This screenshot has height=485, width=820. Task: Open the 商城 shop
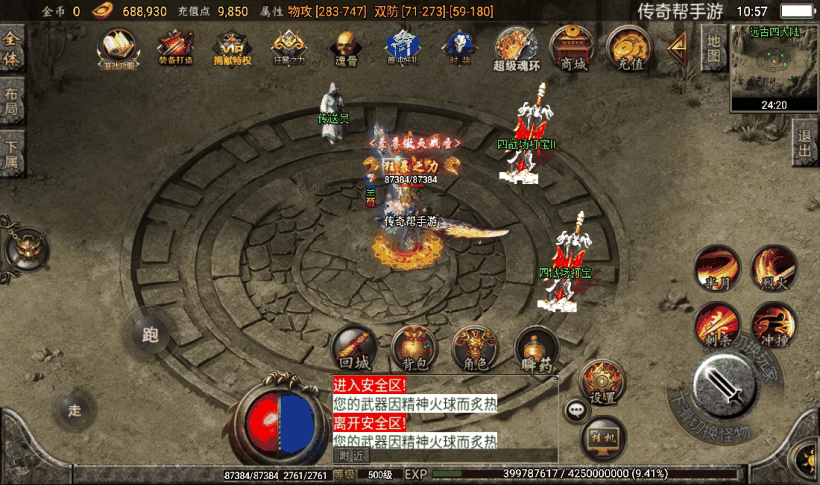pos(573,47)
